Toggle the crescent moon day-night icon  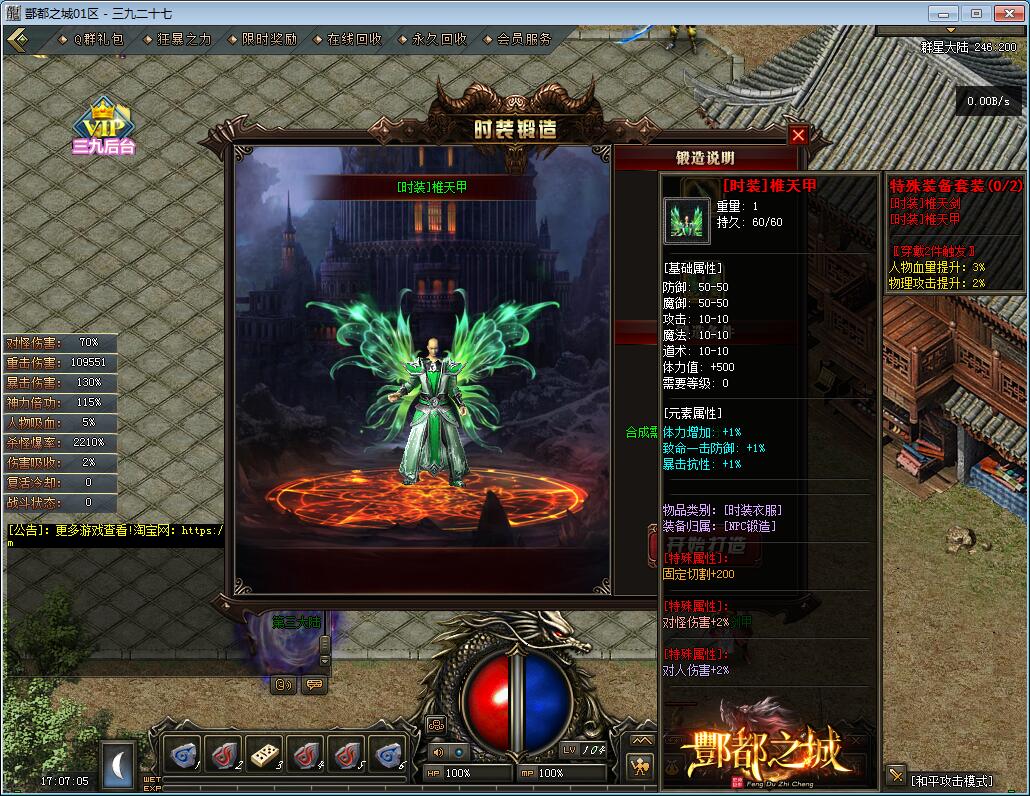[x=119, y=761]
